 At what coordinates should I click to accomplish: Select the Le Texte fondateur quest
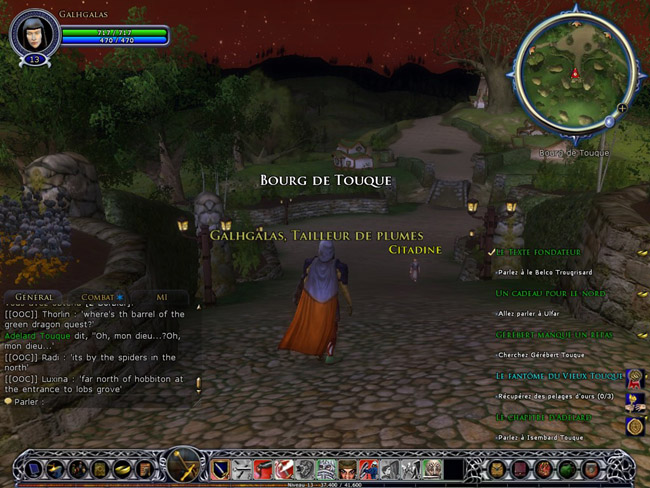pos(538,252)
